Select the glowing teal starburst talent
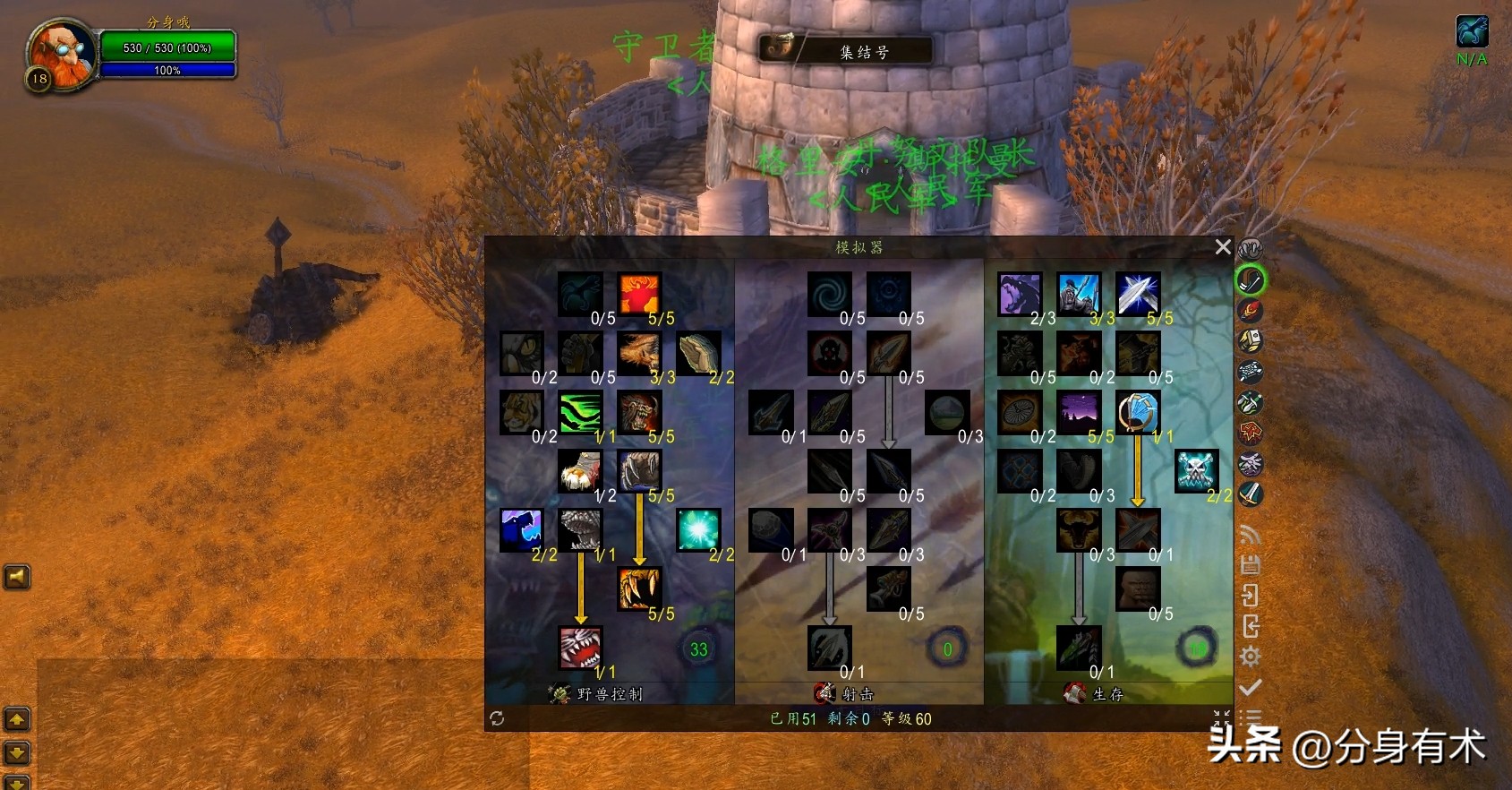The width and height of the screenshot is (1512, 790). [x=698, y=530]
